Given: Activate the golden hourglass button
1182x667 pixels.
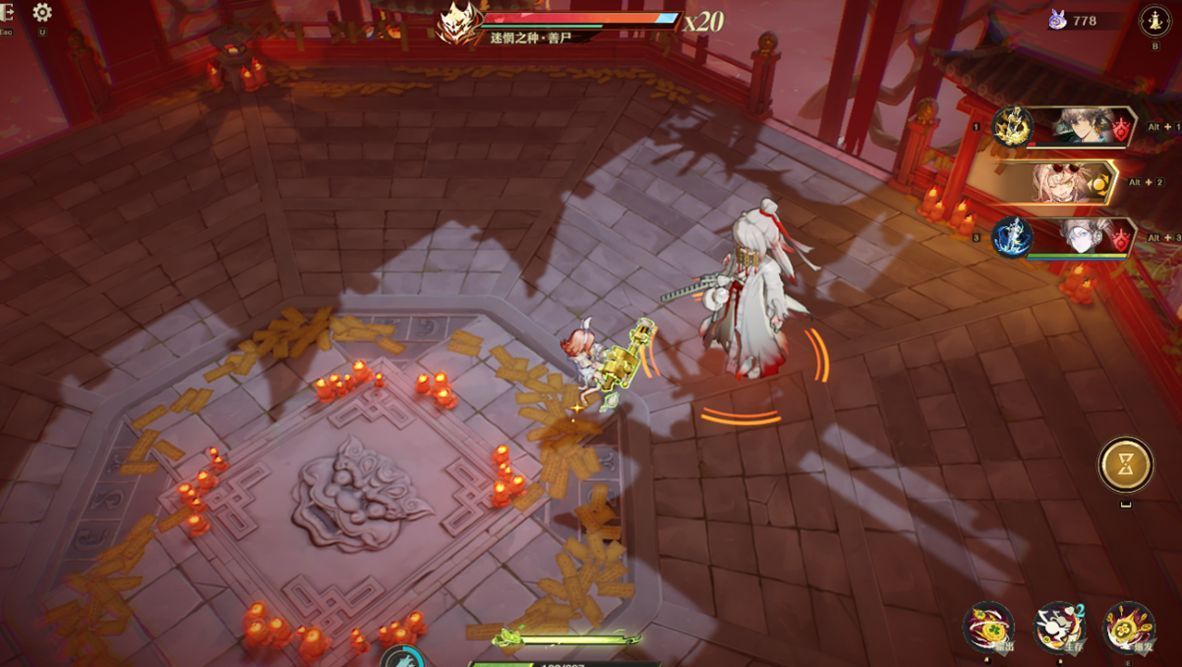Looking at the screenshot, I should point(1125,464).
